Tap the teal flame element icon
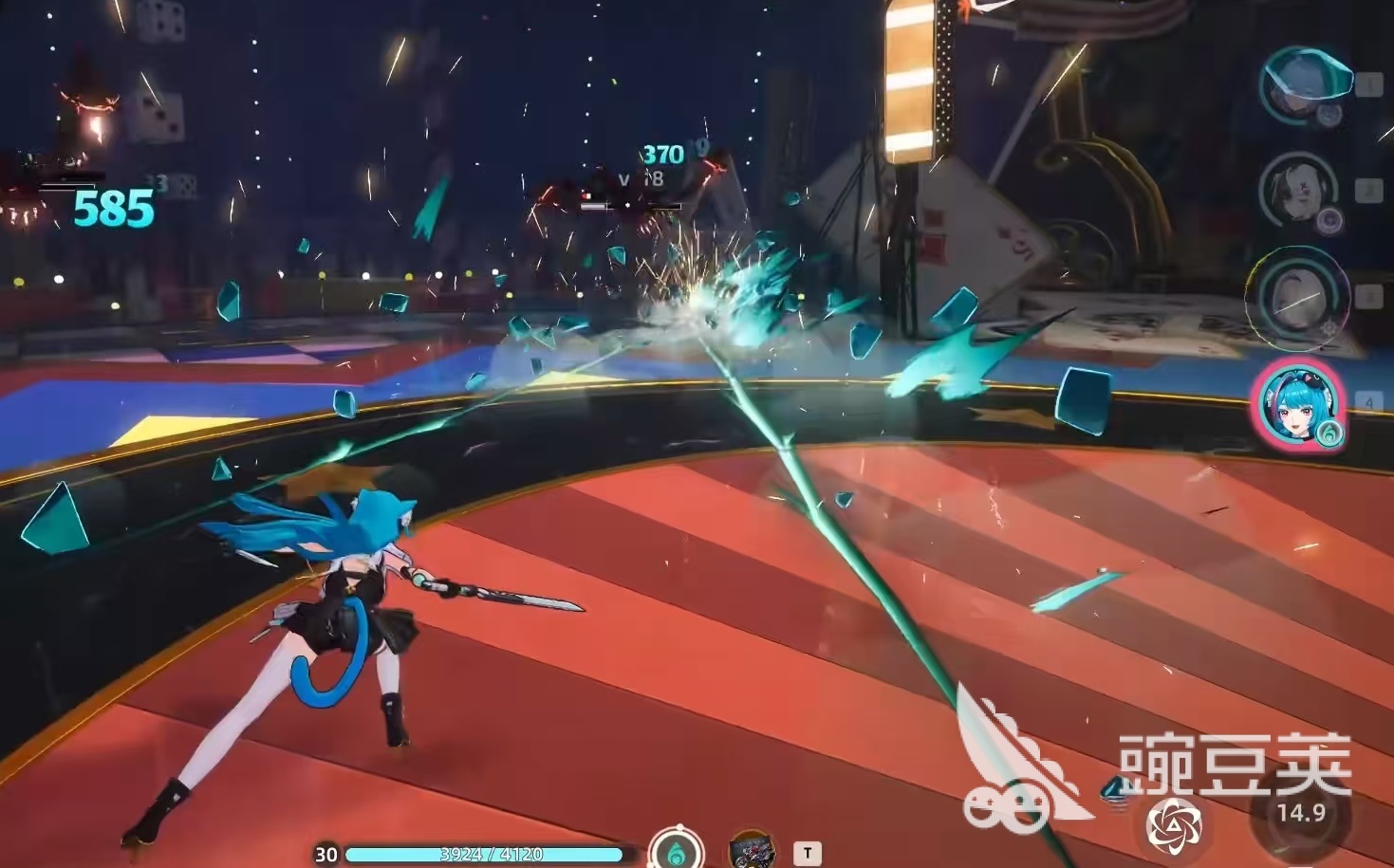Screen dimensions: 1394x868 coord(676,849)
